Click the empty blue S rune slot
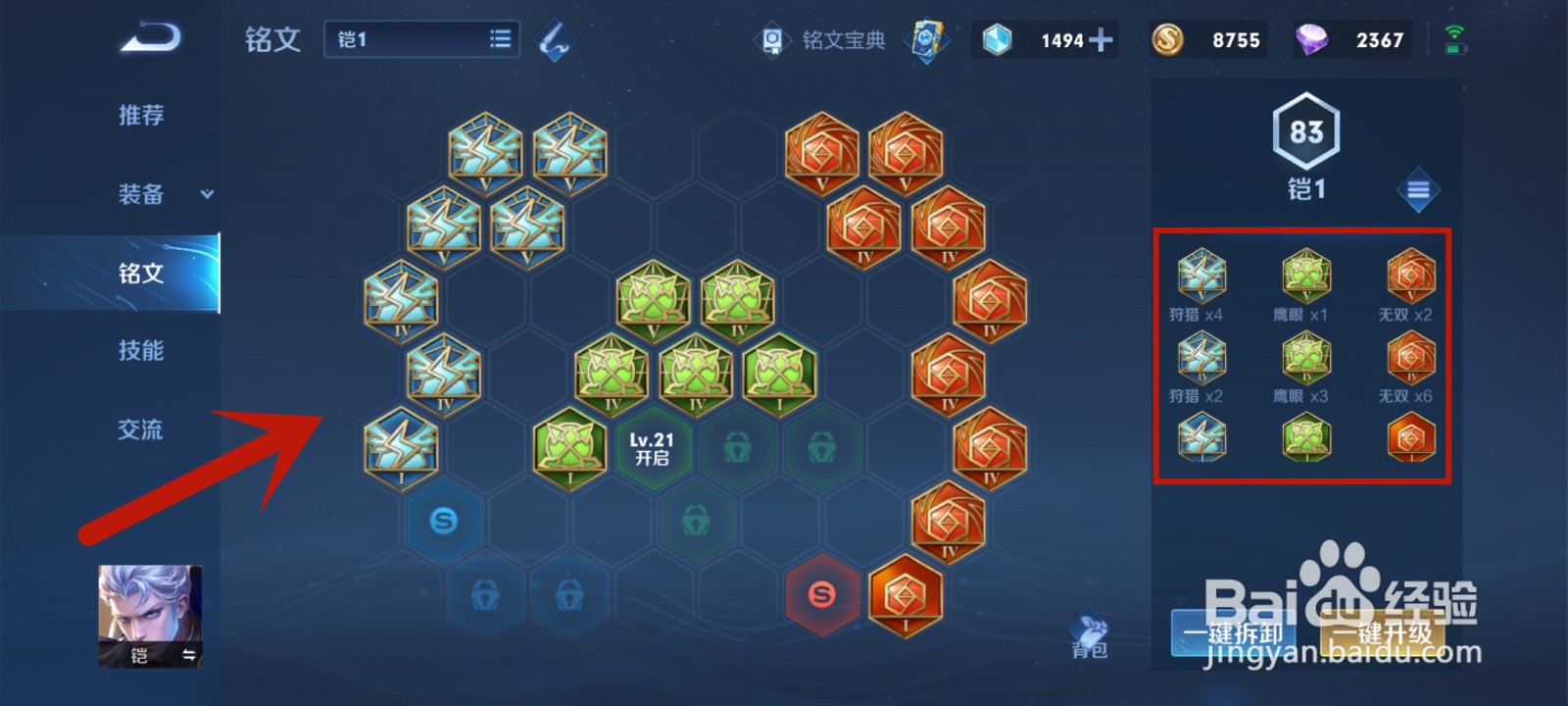 pyautogui.click(x=444, y=521)
